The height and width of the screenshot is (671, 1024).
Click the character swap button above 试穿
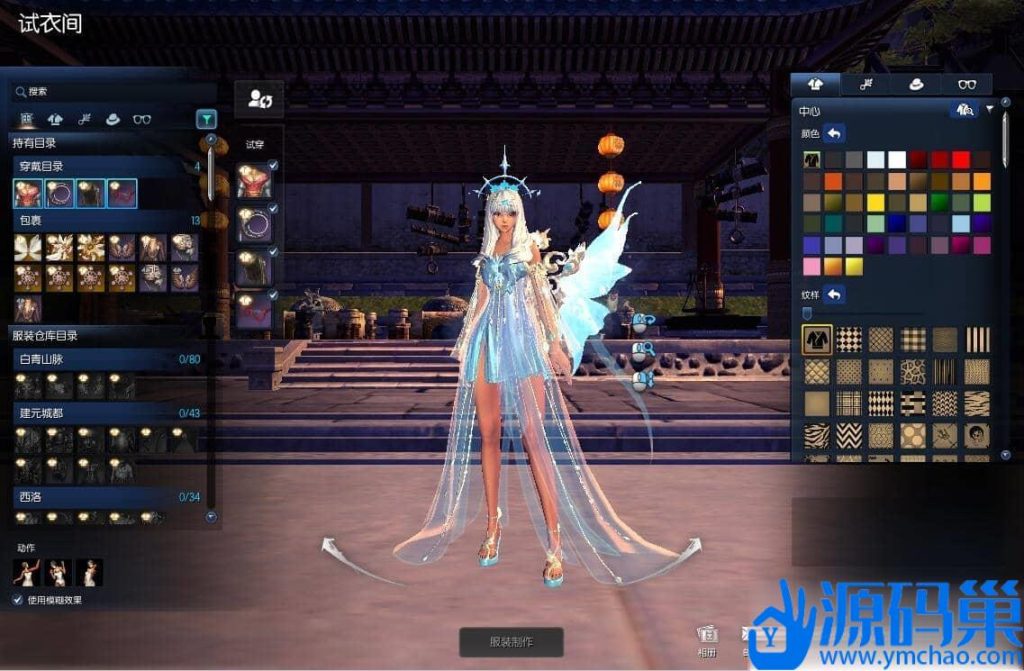coord(259,99)
